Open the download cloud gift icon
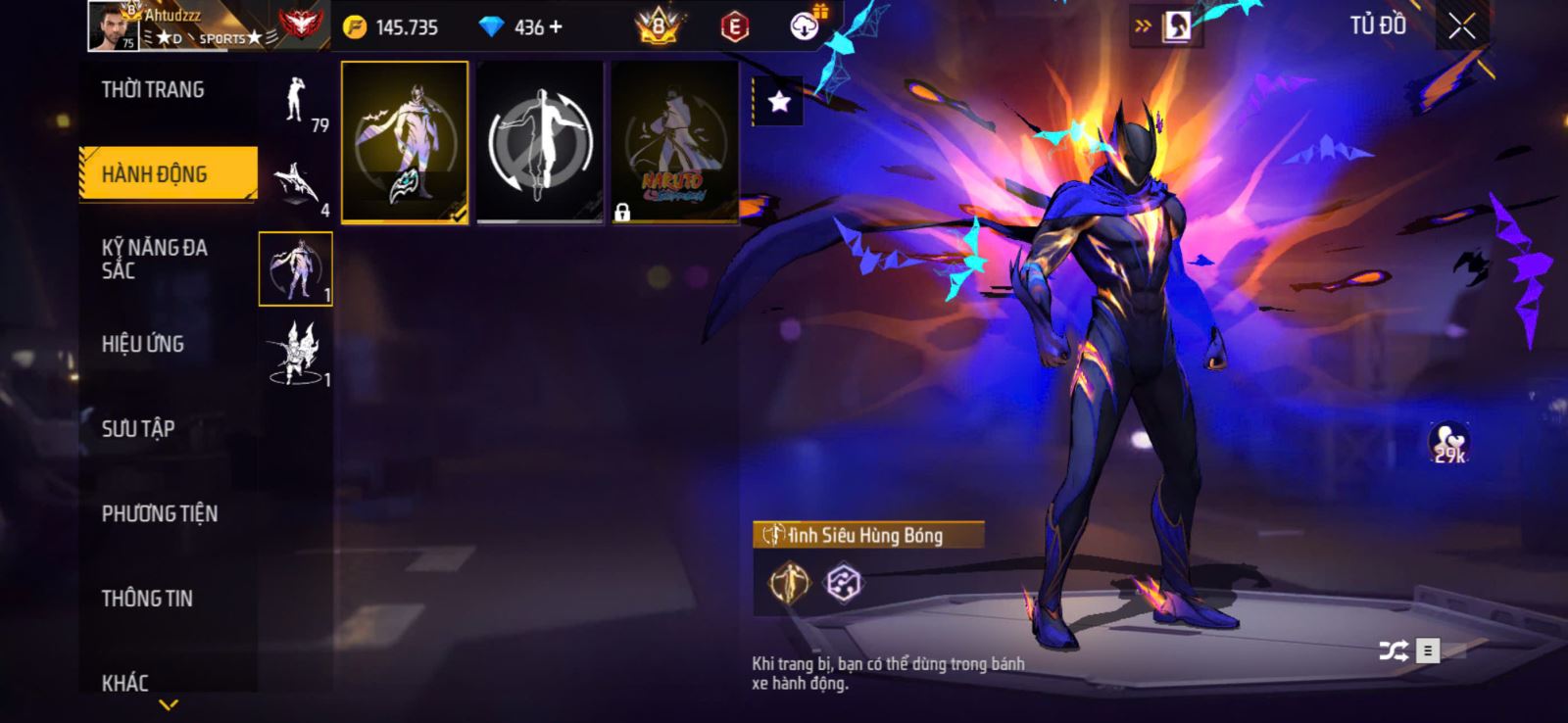This screenshot has width=1568, height=723. 806,26
